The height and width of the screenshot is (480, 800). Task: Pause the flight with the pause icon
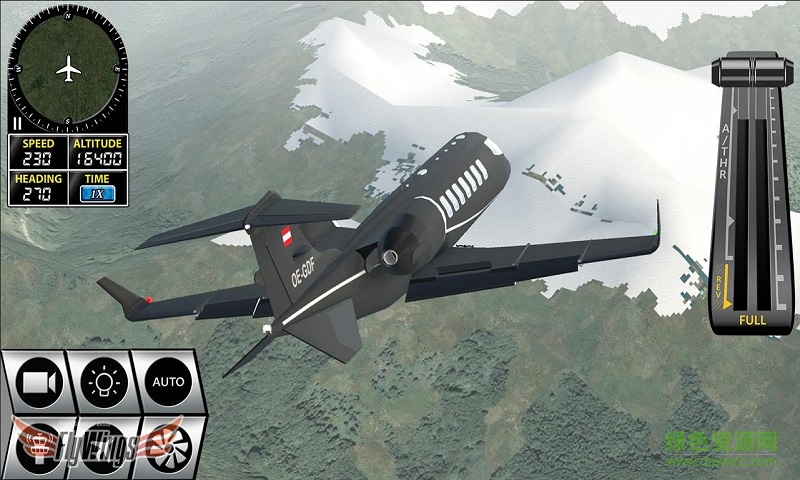coord(17,123)
